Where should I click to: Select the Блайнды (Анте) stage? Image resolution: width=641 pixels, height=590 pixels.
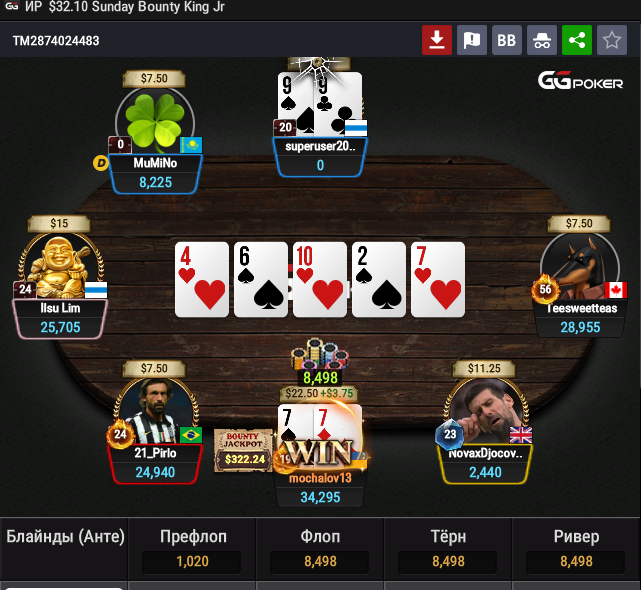(65, 538)
